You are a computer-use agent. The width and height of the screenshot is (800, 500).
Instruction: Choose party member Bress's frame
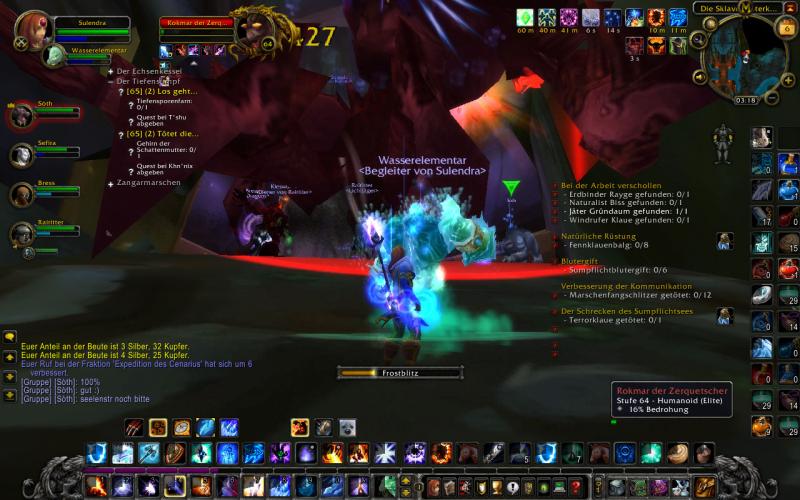(22, 194)
